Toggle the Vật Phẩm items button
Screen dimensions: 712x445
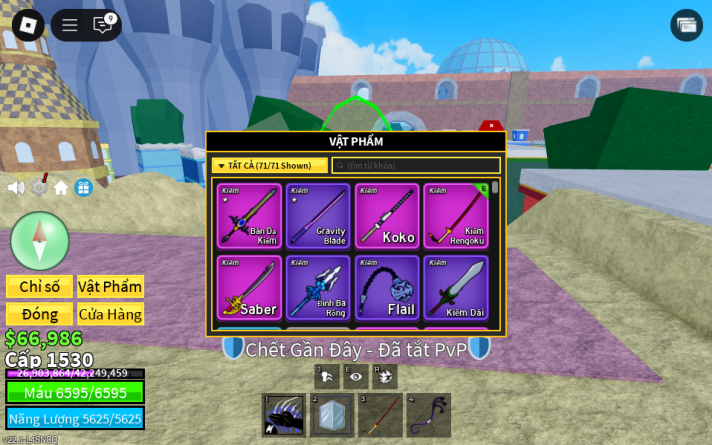tap(111, 287)
